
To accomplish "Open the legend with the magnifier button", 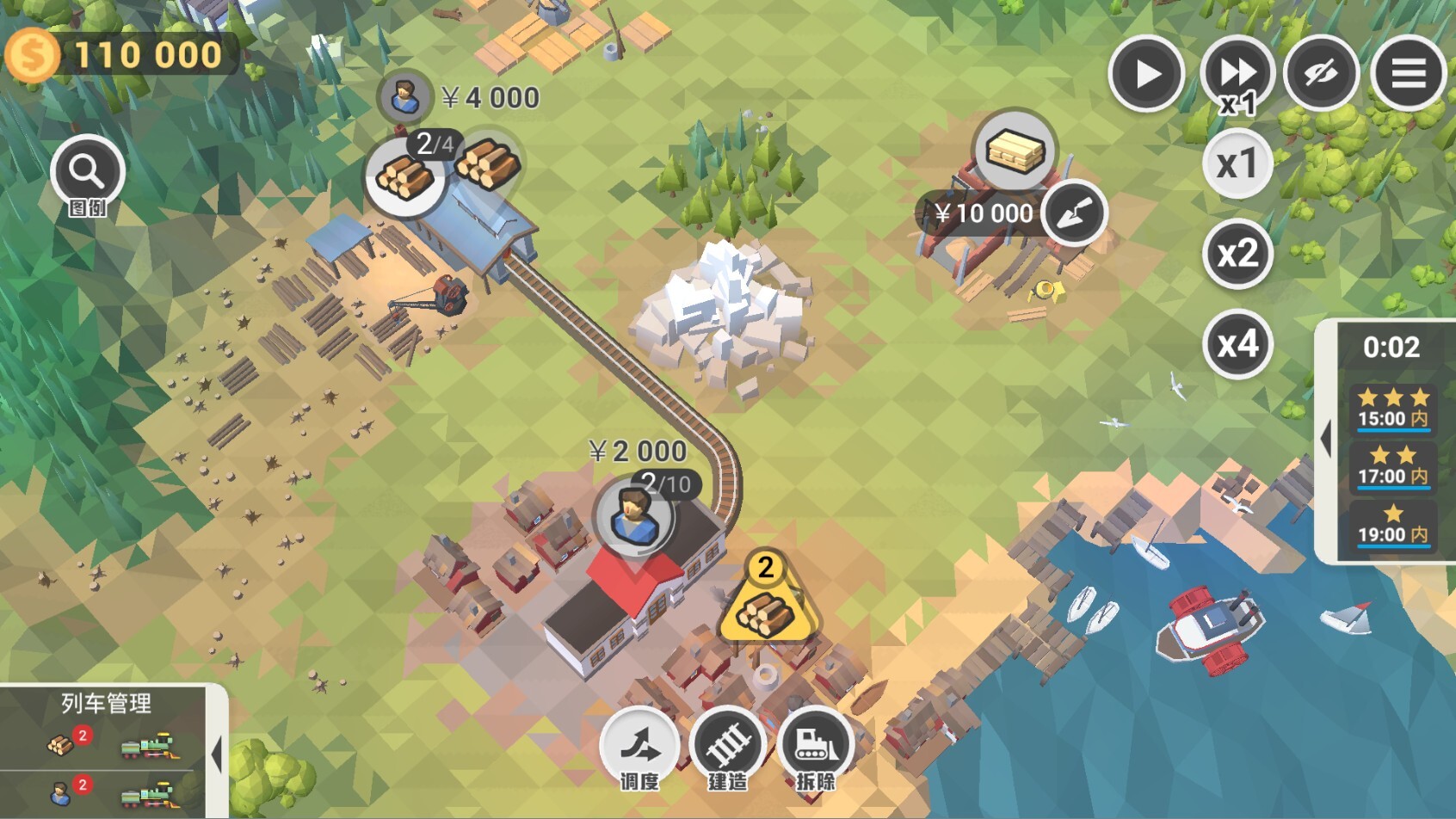I will tap(87, 173).
